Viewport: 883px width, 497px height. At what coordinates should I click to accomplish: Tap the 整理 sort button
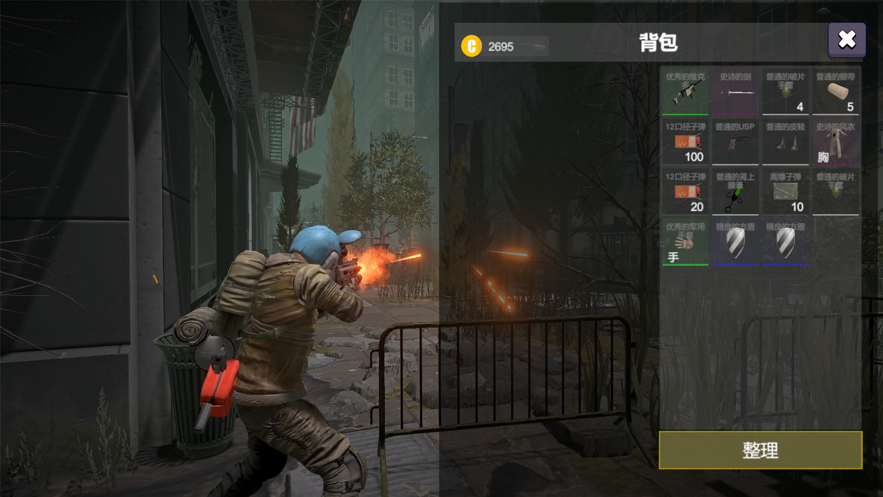[760, 451]
